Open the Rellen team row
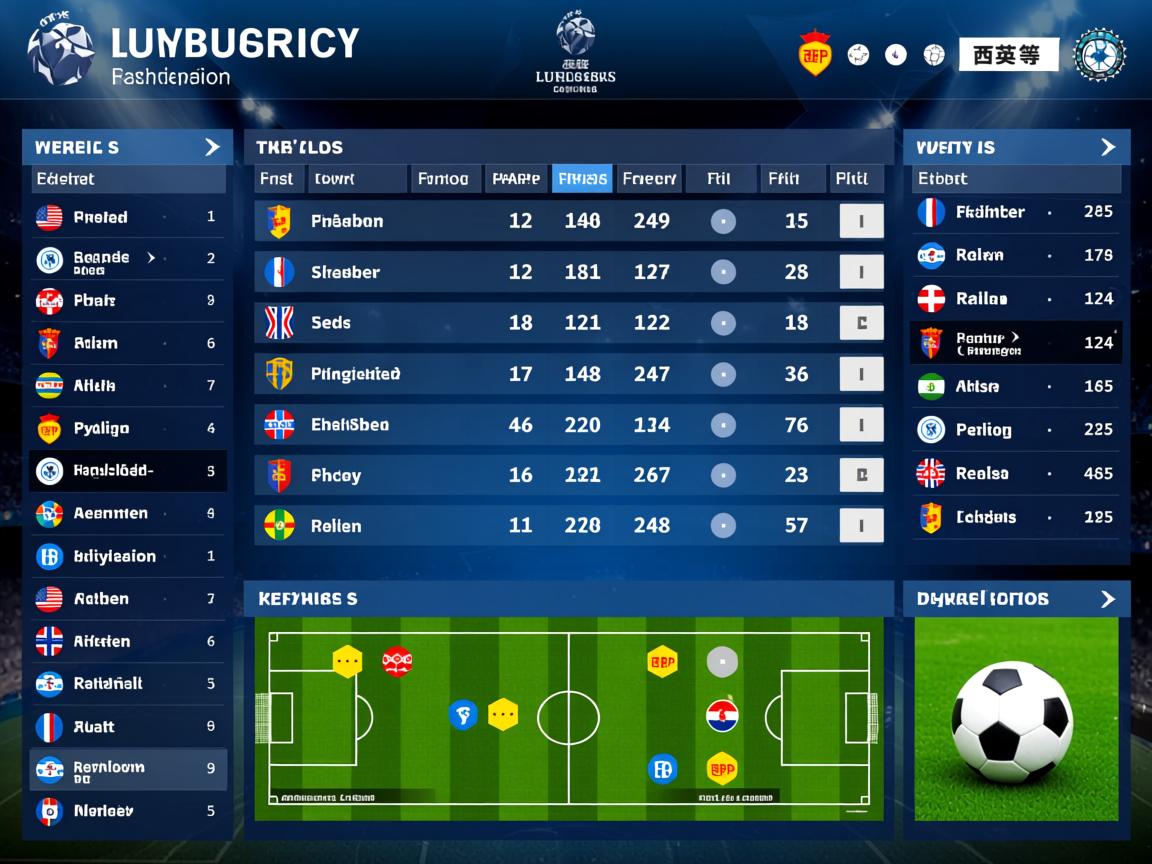The height and width of the screenshot is (864, 1152). click(335, 526)
